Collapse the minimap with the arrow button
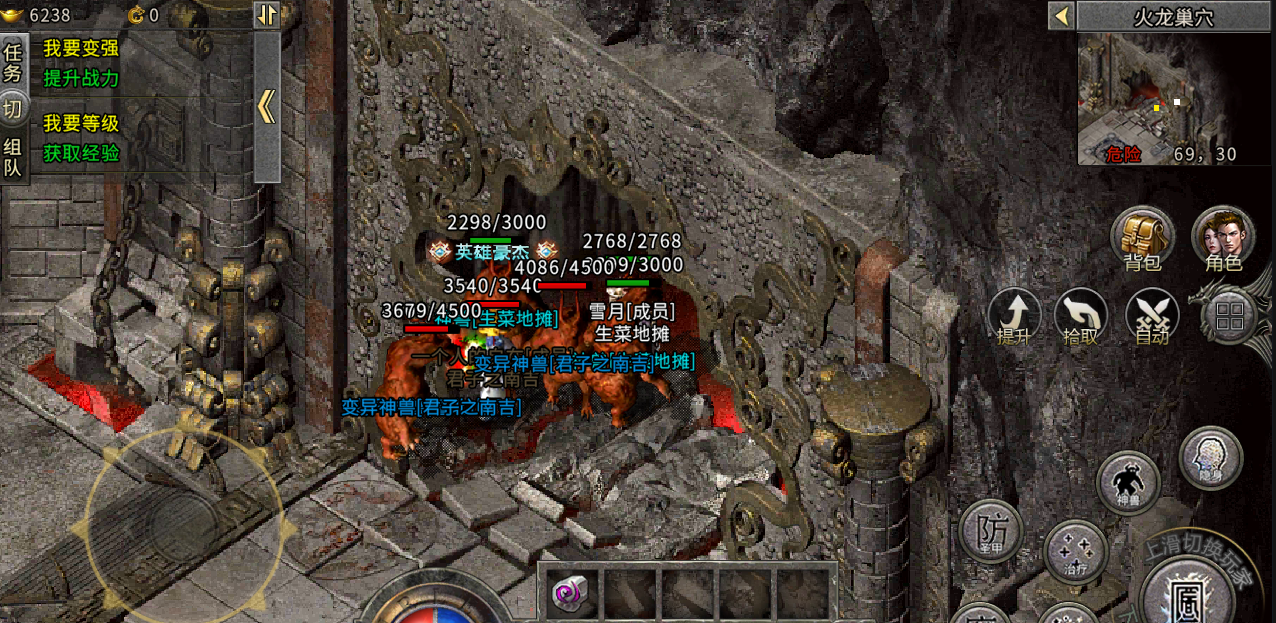The image size is (1276, 623). [x=1061, y=16]
